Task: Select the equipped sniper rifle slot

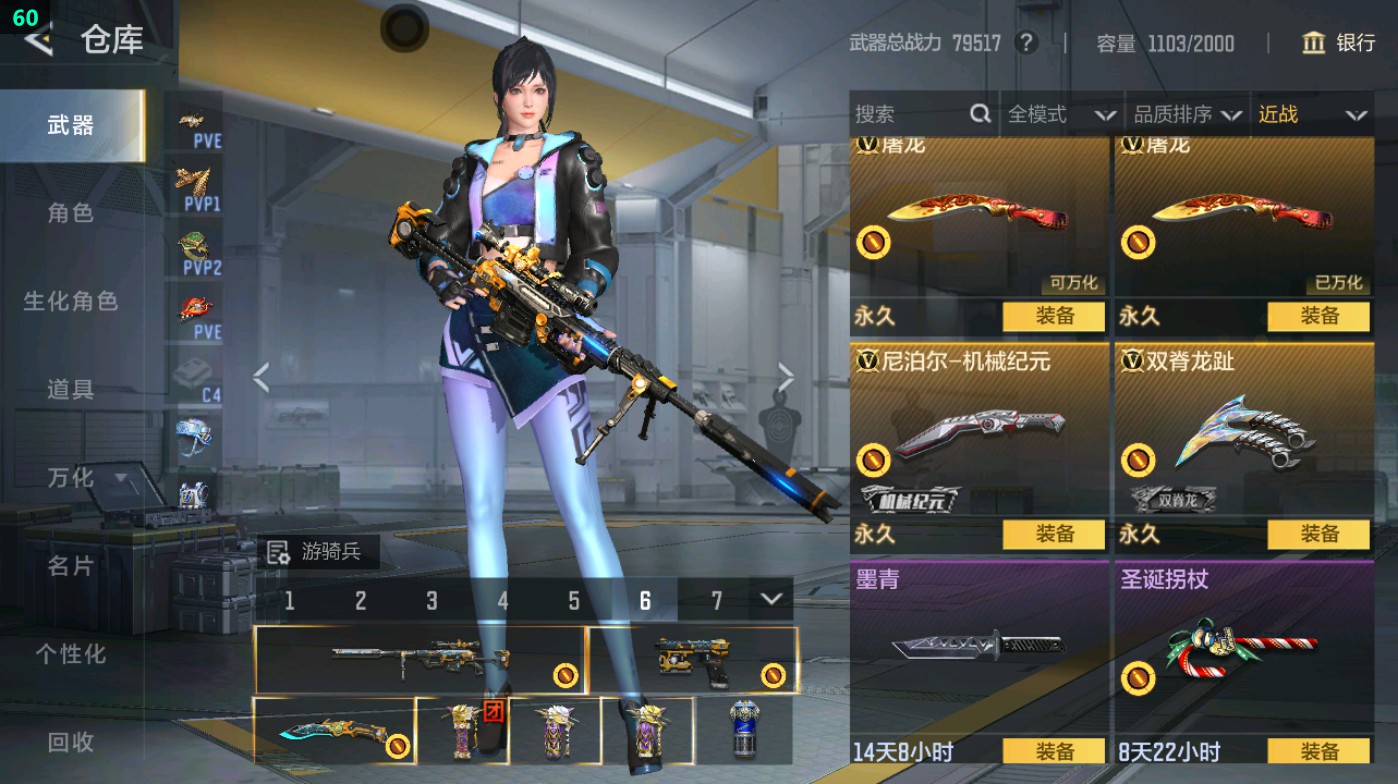Action: pyautogui.click(x=420, y=659)
